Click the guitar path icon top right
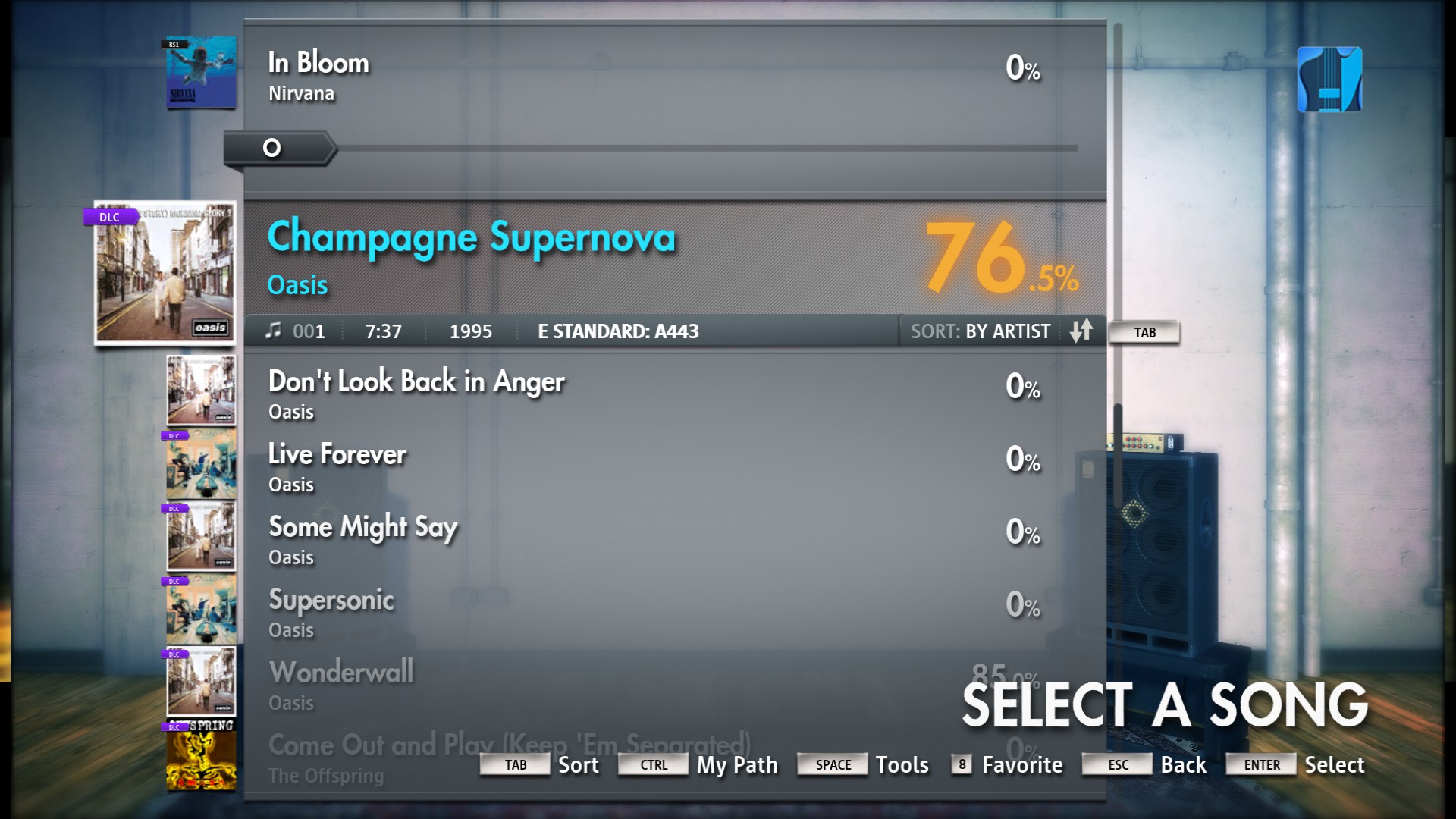Image resolution: width=1456 pixels, height=819 pixels. click(1329, 79)
